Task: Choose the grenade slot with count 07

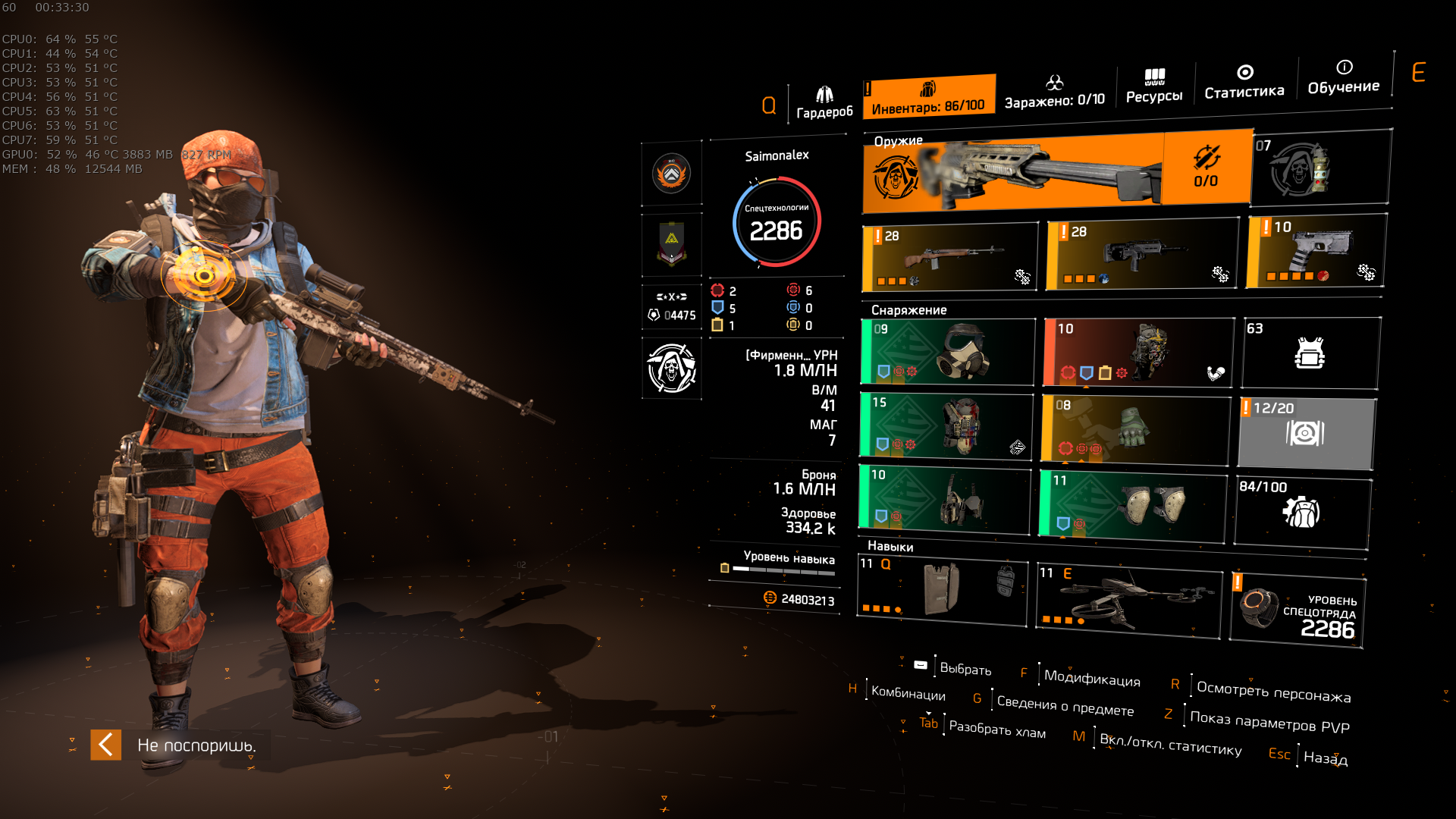Action: pyautogui.click(x=1319, y=168)
